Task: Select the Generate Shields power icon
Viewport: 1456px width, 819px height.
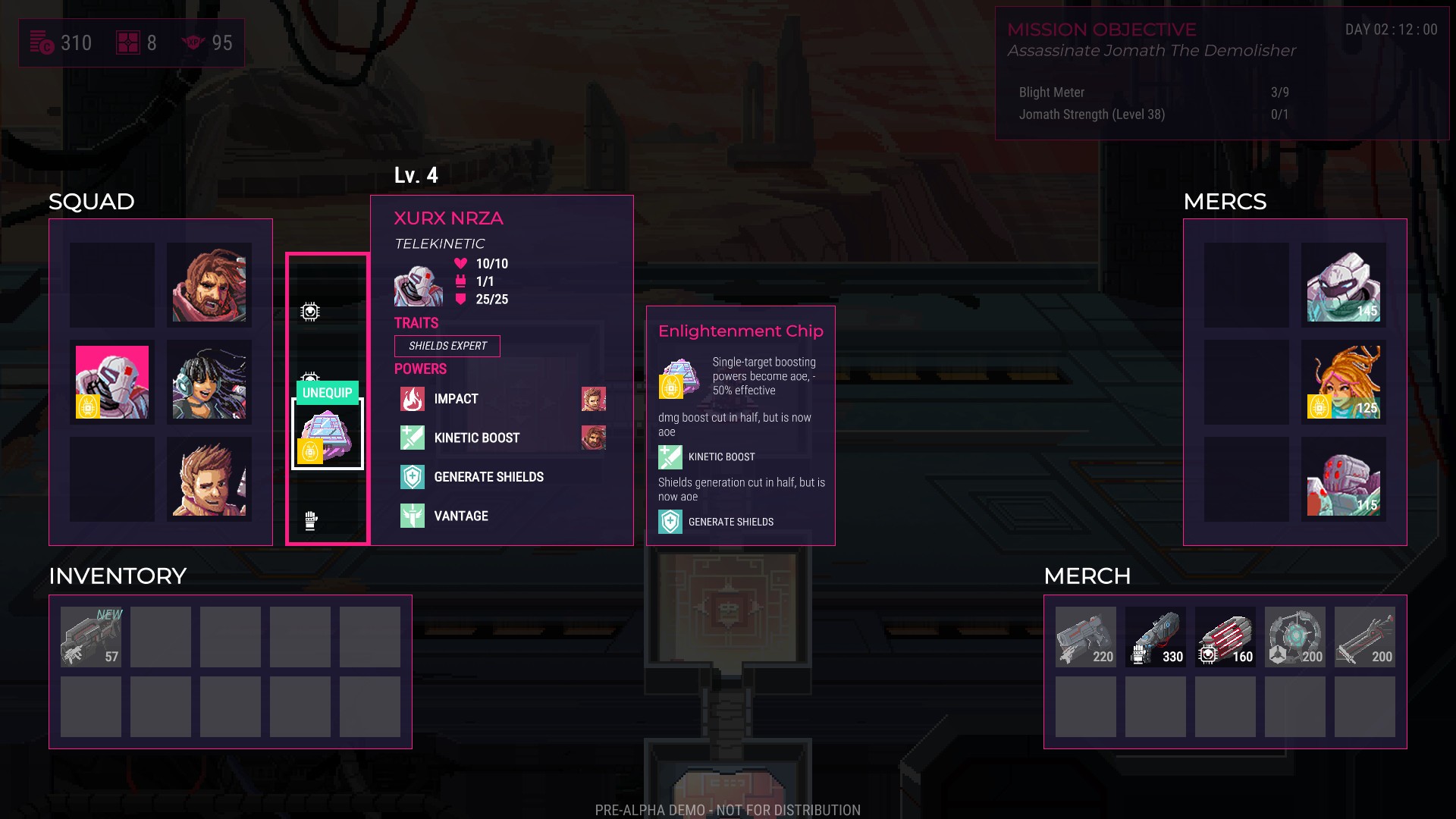Action: coord(412,476)
